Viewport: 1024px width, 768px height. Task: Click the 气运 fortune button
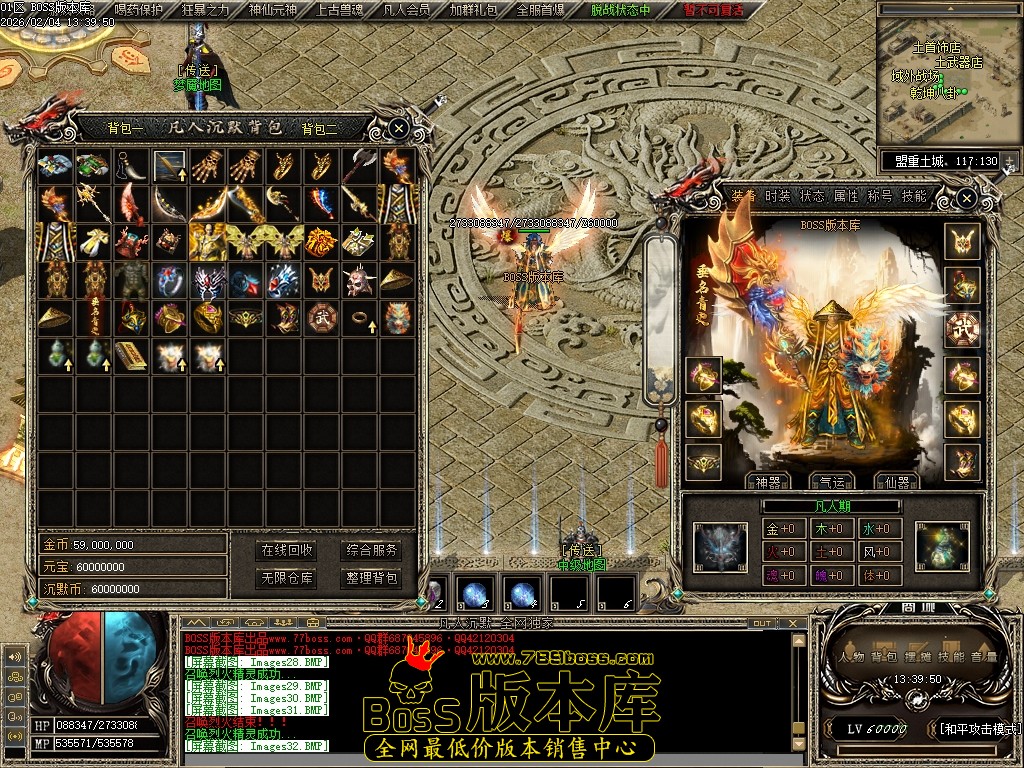click(x=828, y=481)
